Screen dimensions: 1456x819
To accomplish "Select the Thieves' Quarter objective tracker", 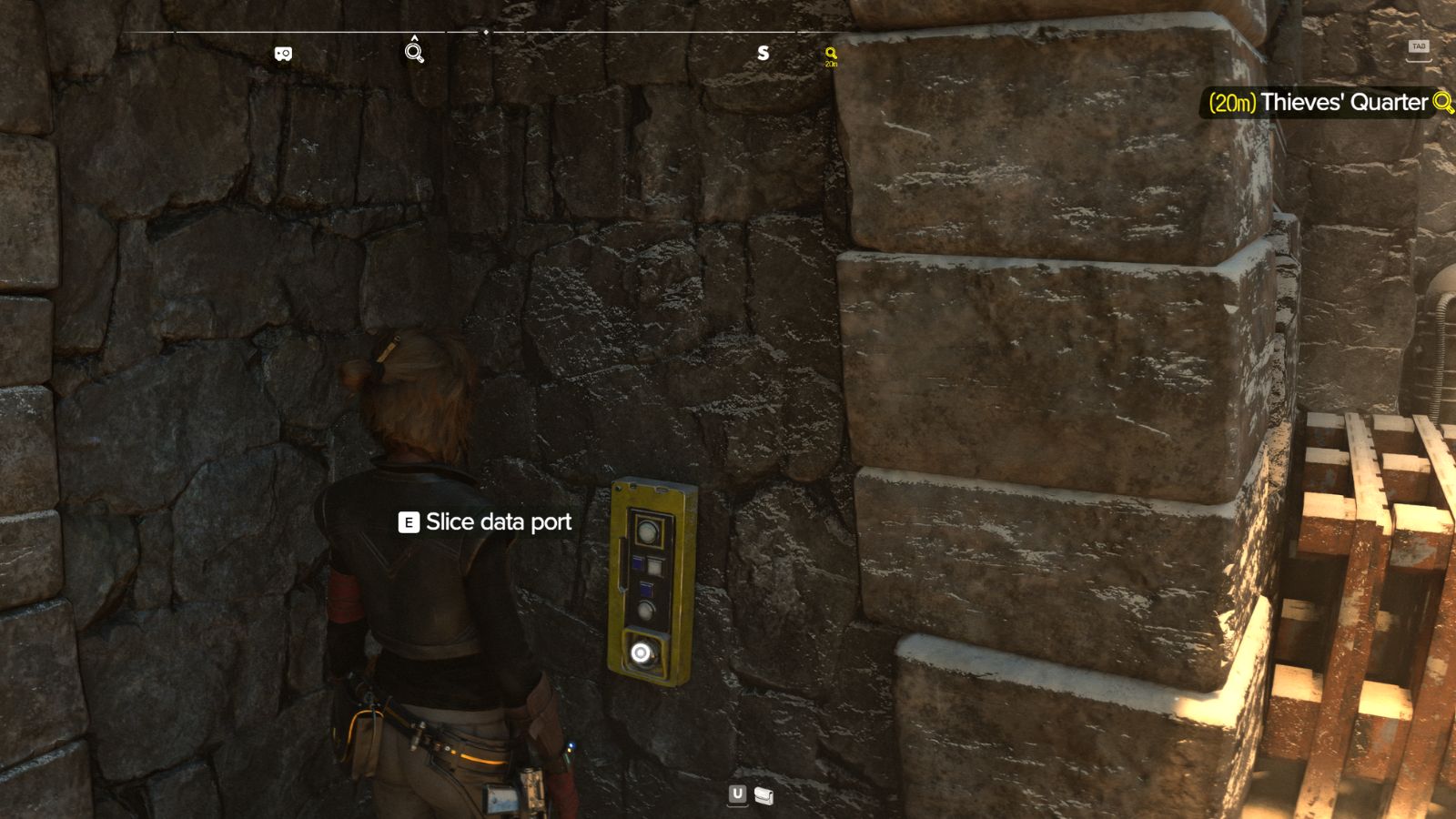I will [x=1329, y=102].
